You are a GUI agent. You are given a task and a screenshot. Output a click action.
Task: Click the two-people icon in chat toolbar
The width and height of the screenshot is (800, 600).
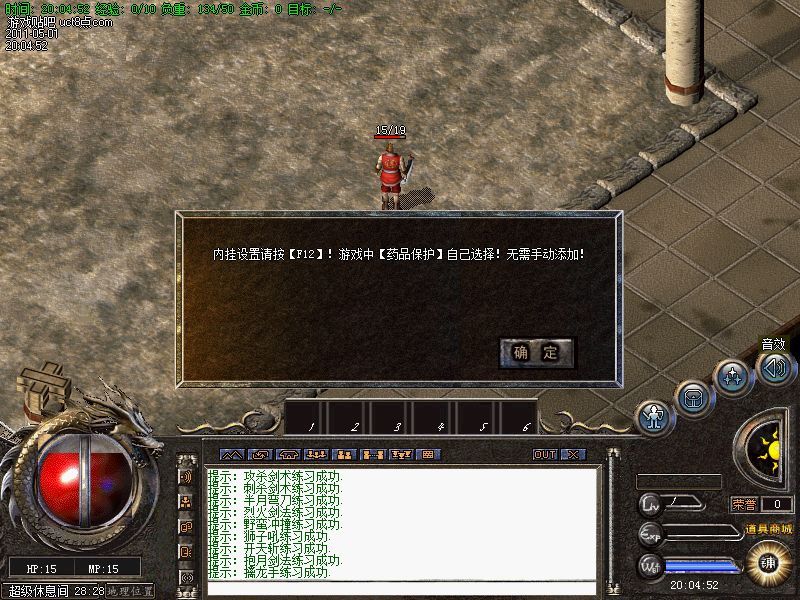click(x=345, y=454)
